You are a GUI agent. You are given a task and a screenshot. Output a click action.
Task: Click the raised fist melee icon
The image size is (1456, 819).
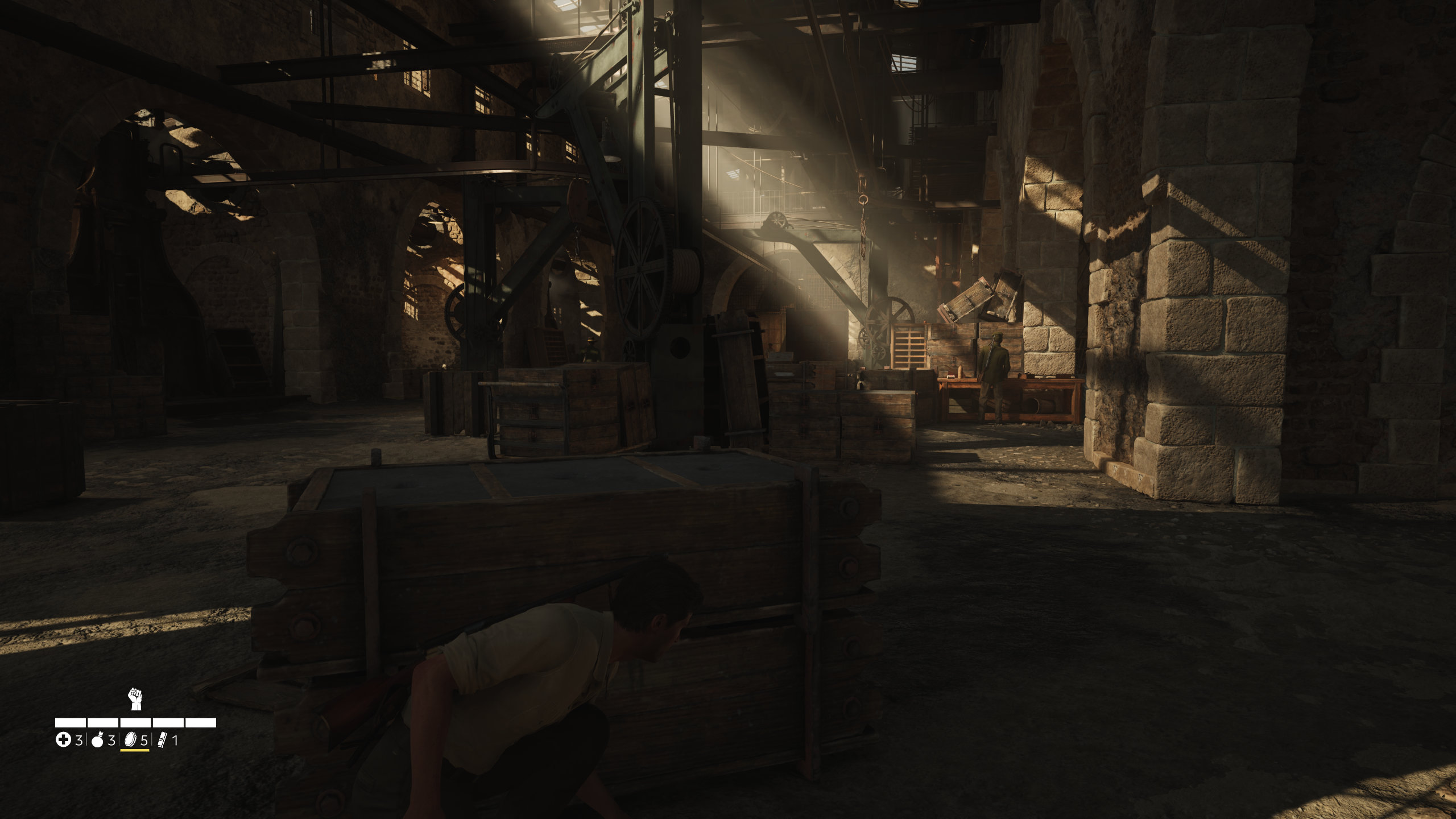(135, 699)
